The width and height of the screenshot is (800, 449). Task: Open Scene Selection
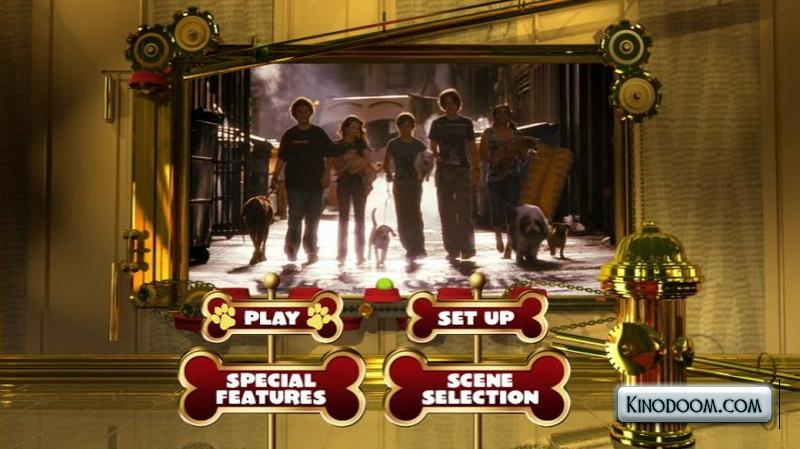(x=478, y=388)
